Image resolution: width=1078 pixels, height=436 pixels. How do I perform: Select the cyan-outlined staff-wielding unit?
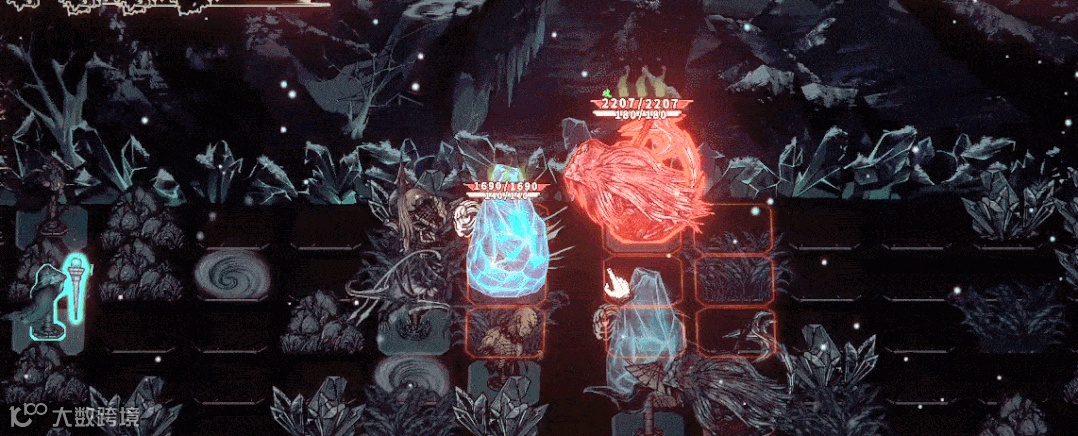coord(56,294)
